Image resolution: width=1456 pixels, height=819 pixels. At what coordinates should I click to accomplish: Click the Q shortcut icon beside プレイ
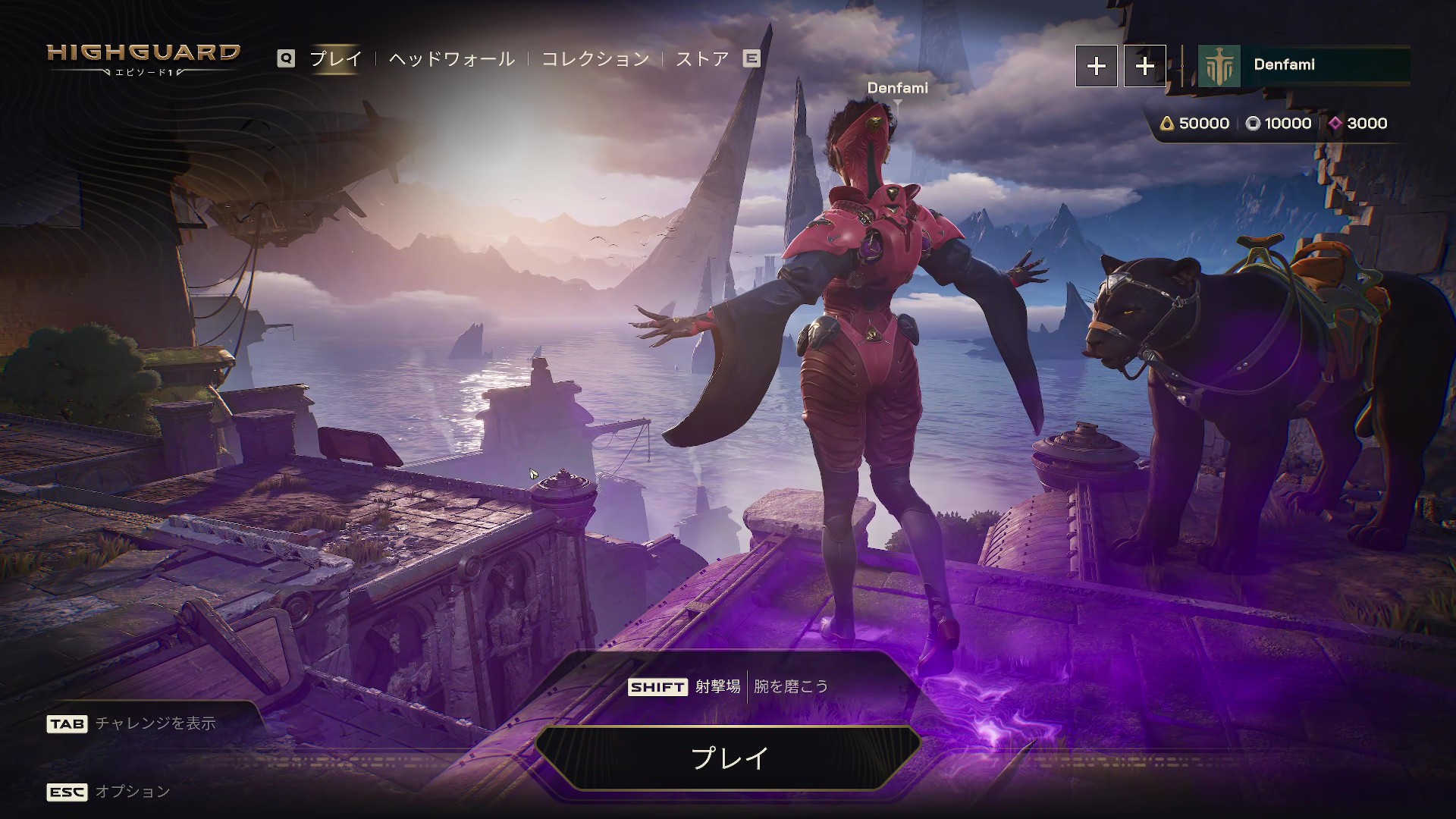point(287,58)
